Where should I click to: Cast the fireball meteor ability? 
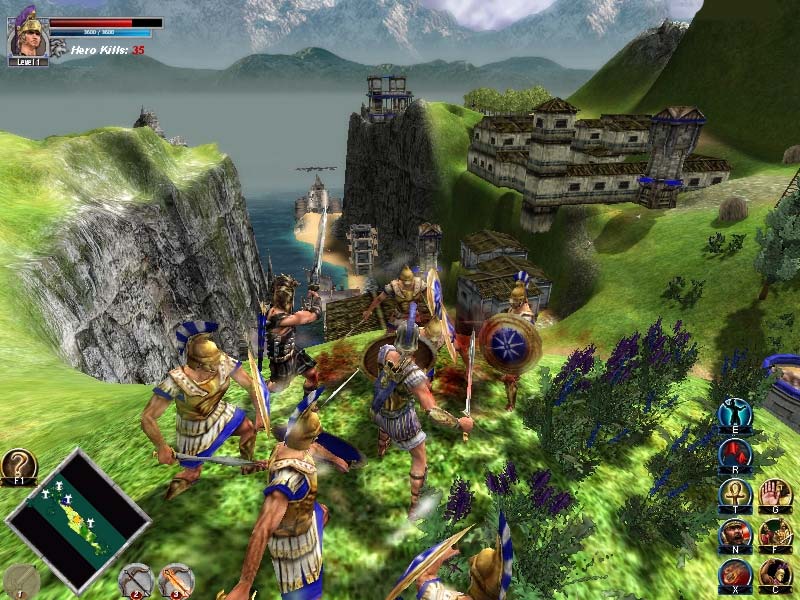click(x=734, y=576)
